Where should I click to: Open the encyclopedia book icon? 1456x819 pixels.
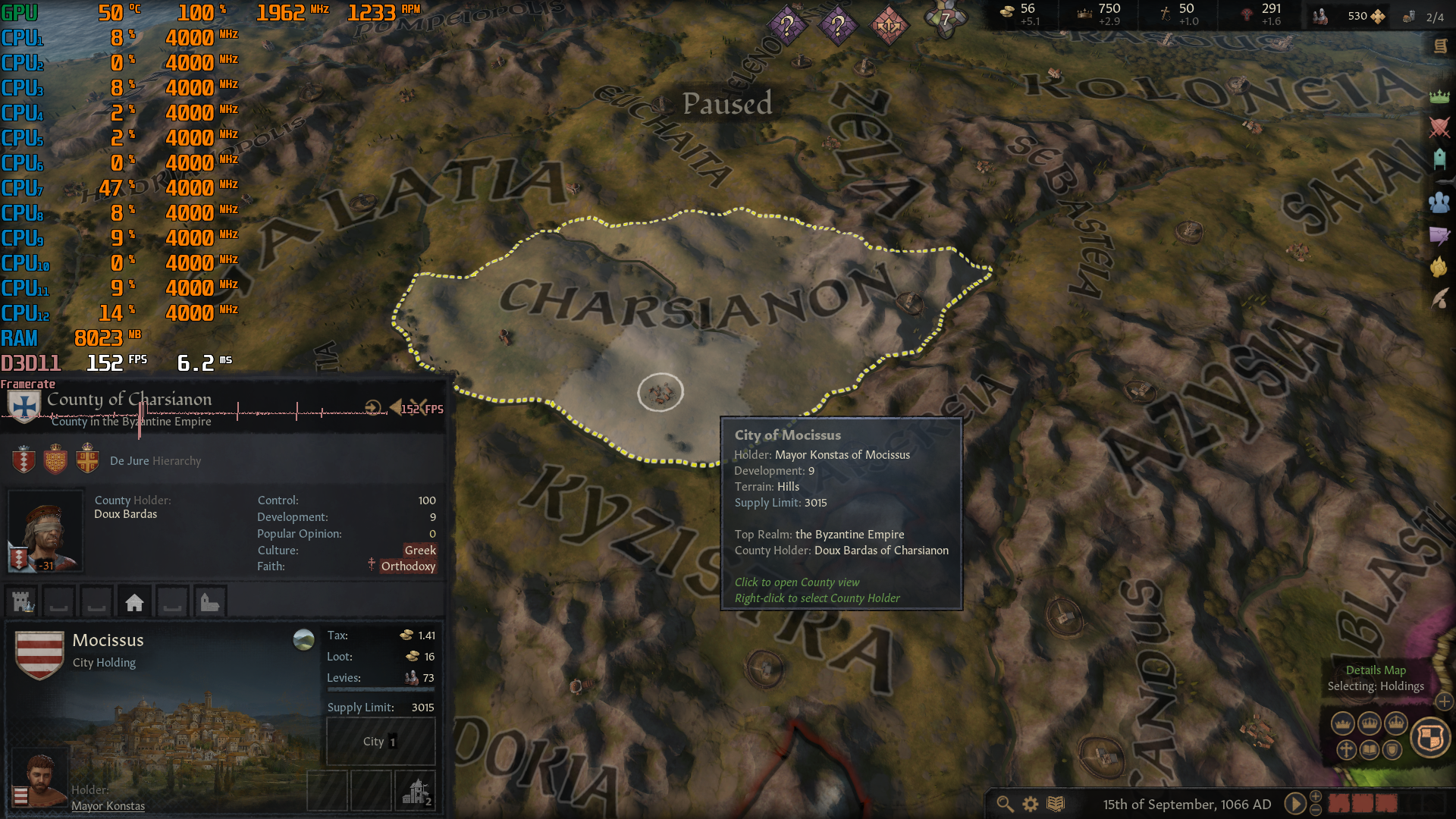(1056, 804)
